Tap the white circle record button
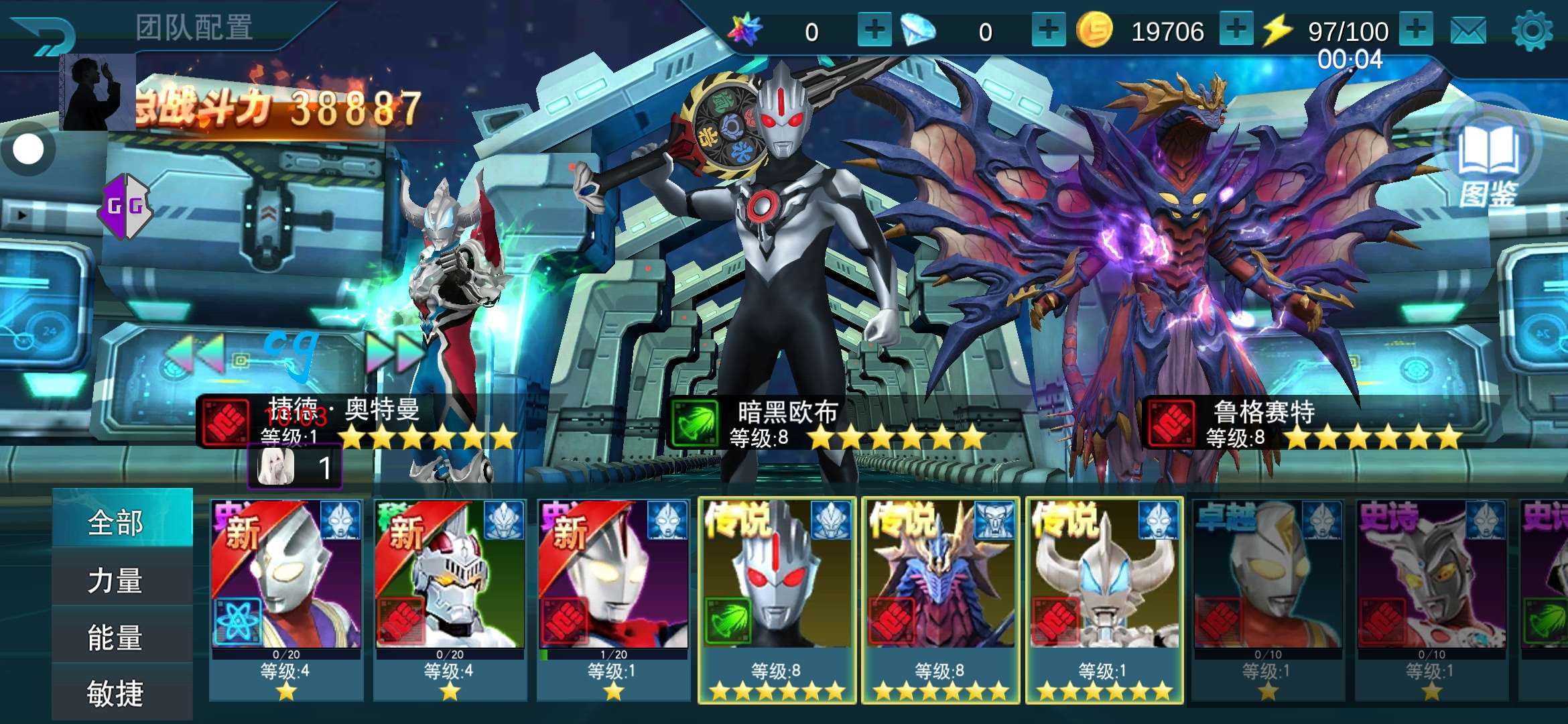 click(x=28, y=149)
